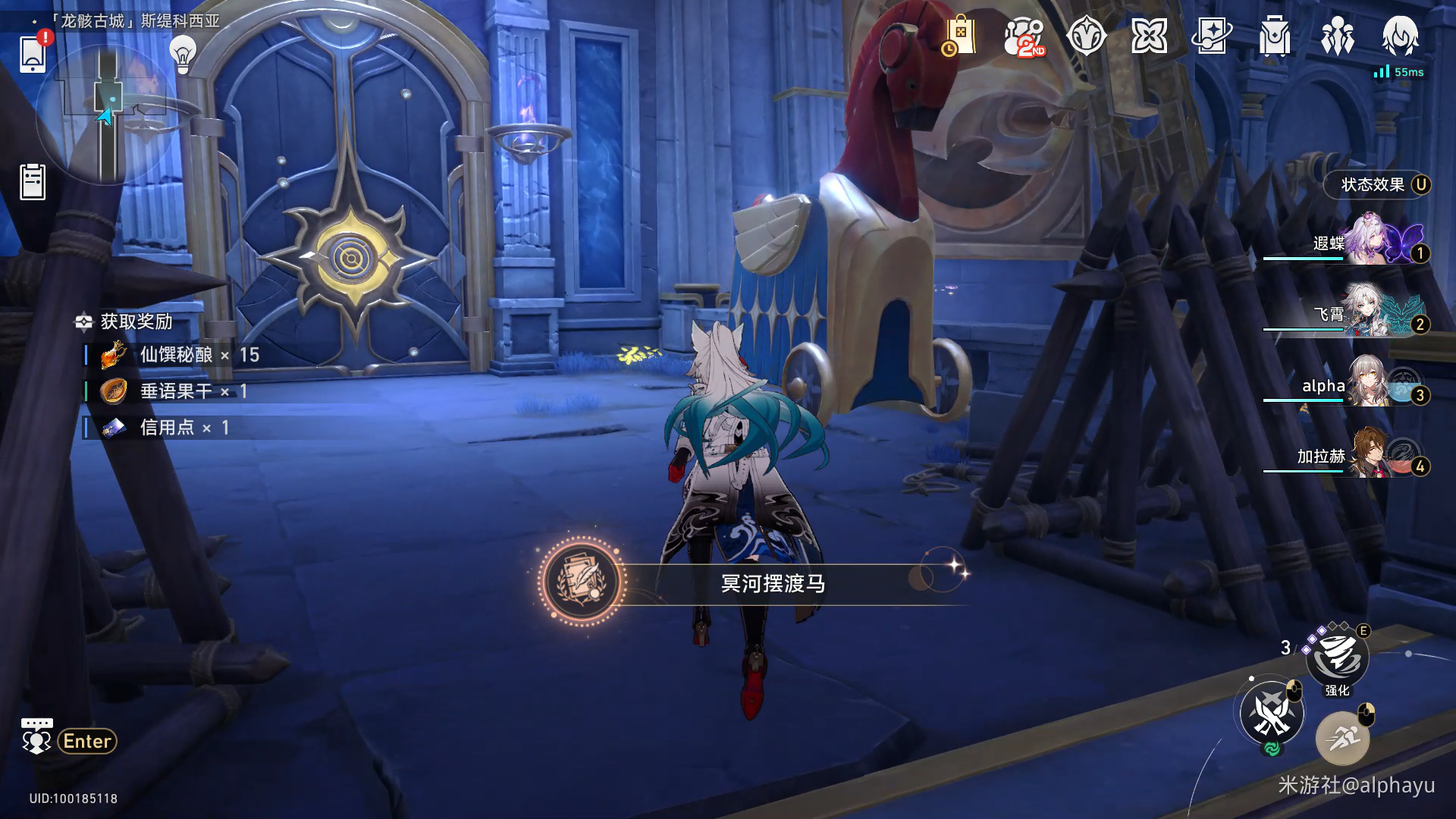This screenshot has height=819, width=1456.
Task: Open the chat bubble icon
Action: click(36, 737)
